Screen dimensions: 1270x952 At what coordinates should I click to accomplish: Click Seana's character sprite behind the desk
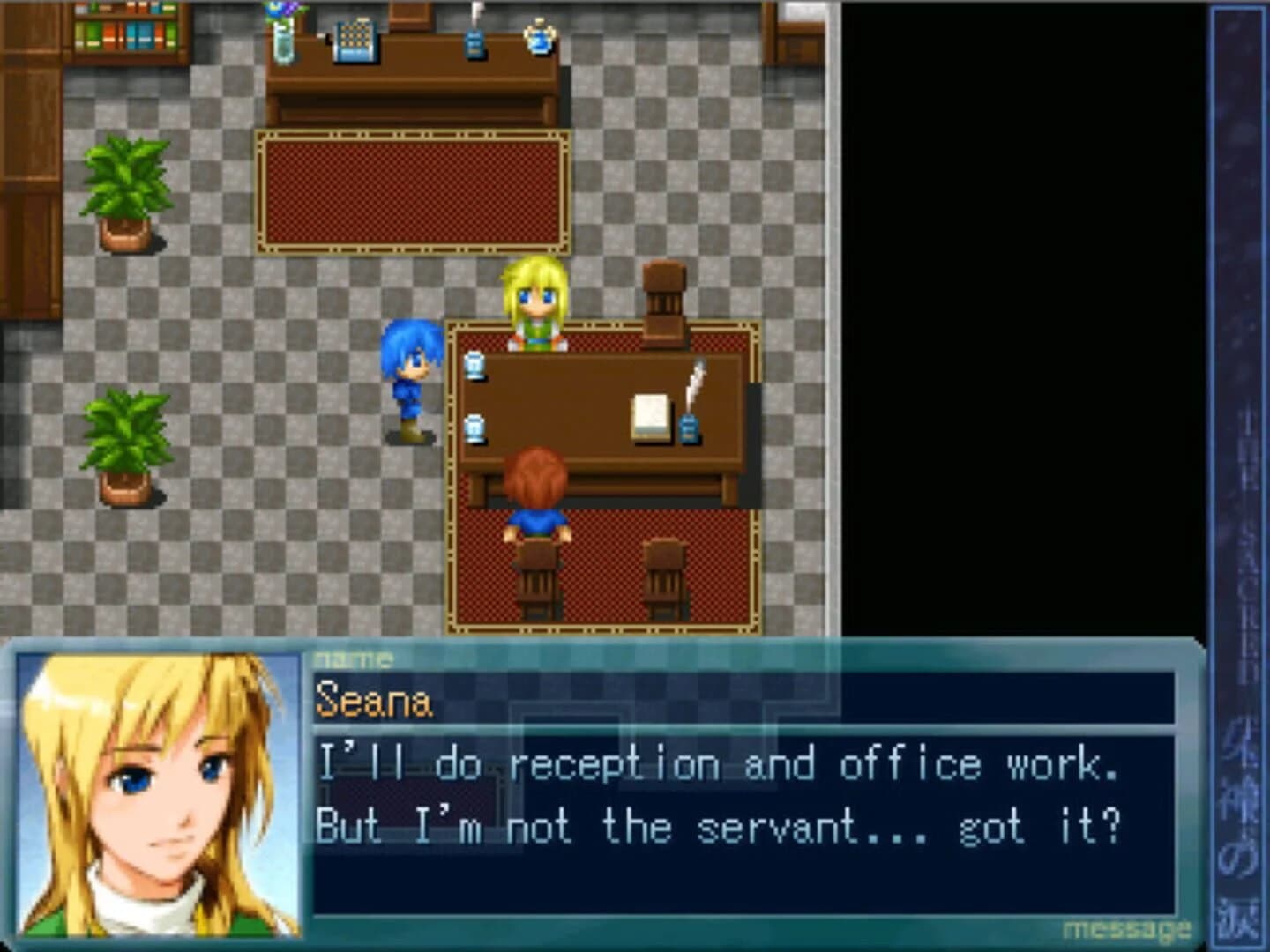point(538,300)
